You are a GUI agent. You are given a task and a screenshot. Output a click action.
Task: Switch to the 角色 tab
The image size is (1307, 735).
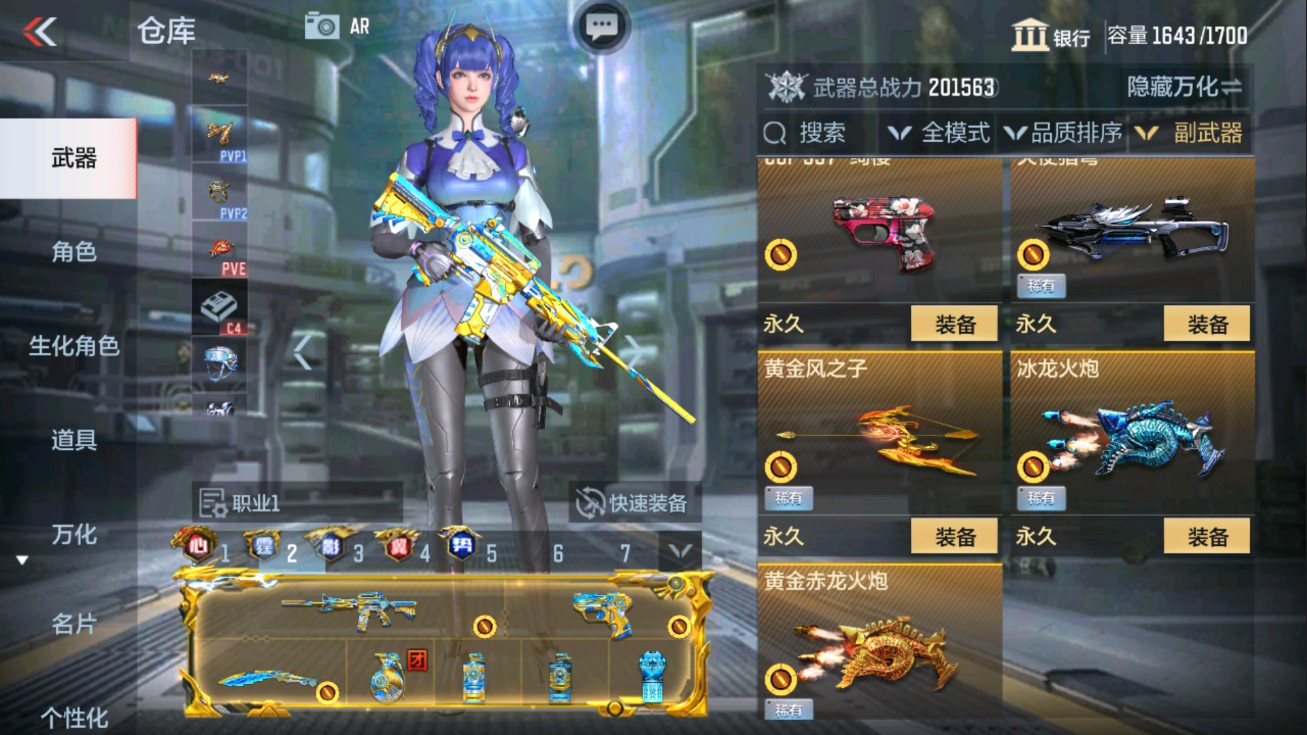70,253
